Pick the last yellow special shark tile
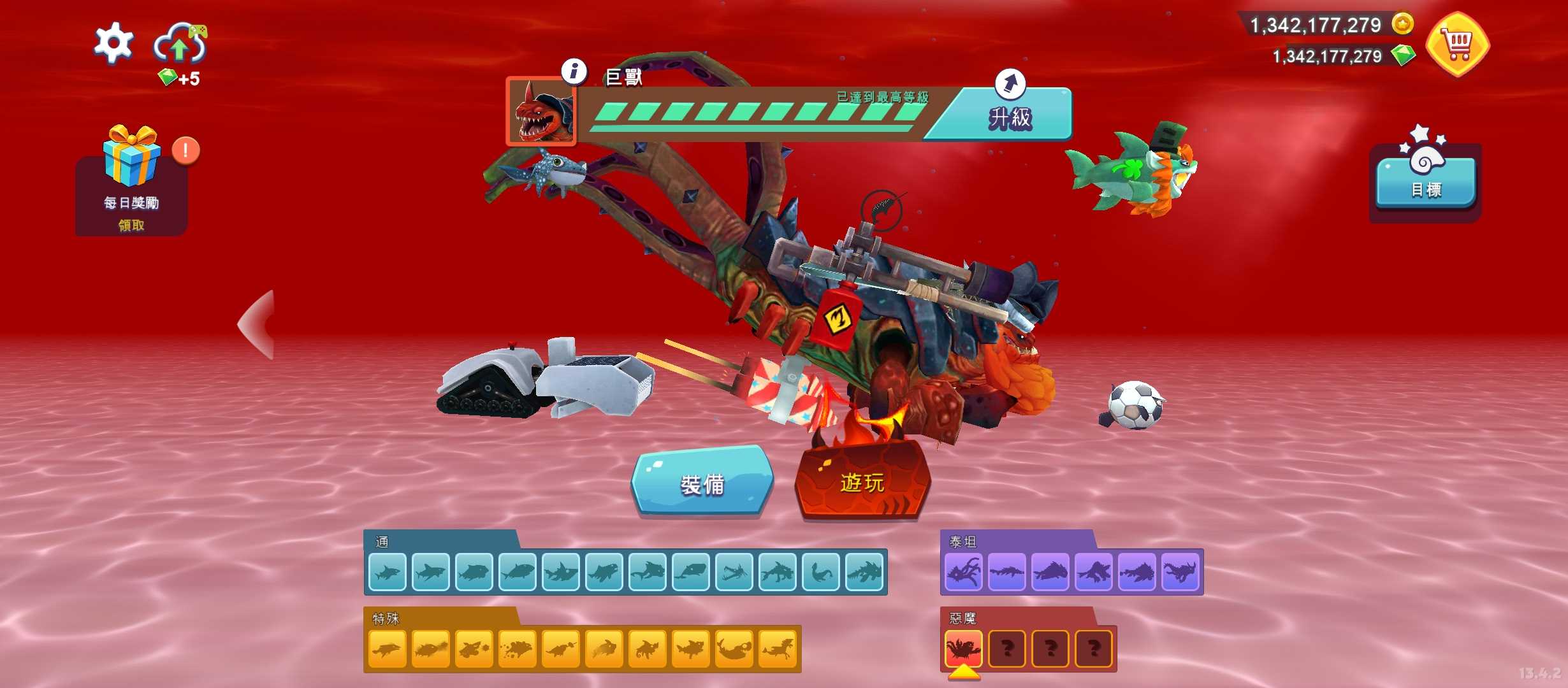Image resolution: width=1568 pixels, height=688 pixels. (777, 649)
